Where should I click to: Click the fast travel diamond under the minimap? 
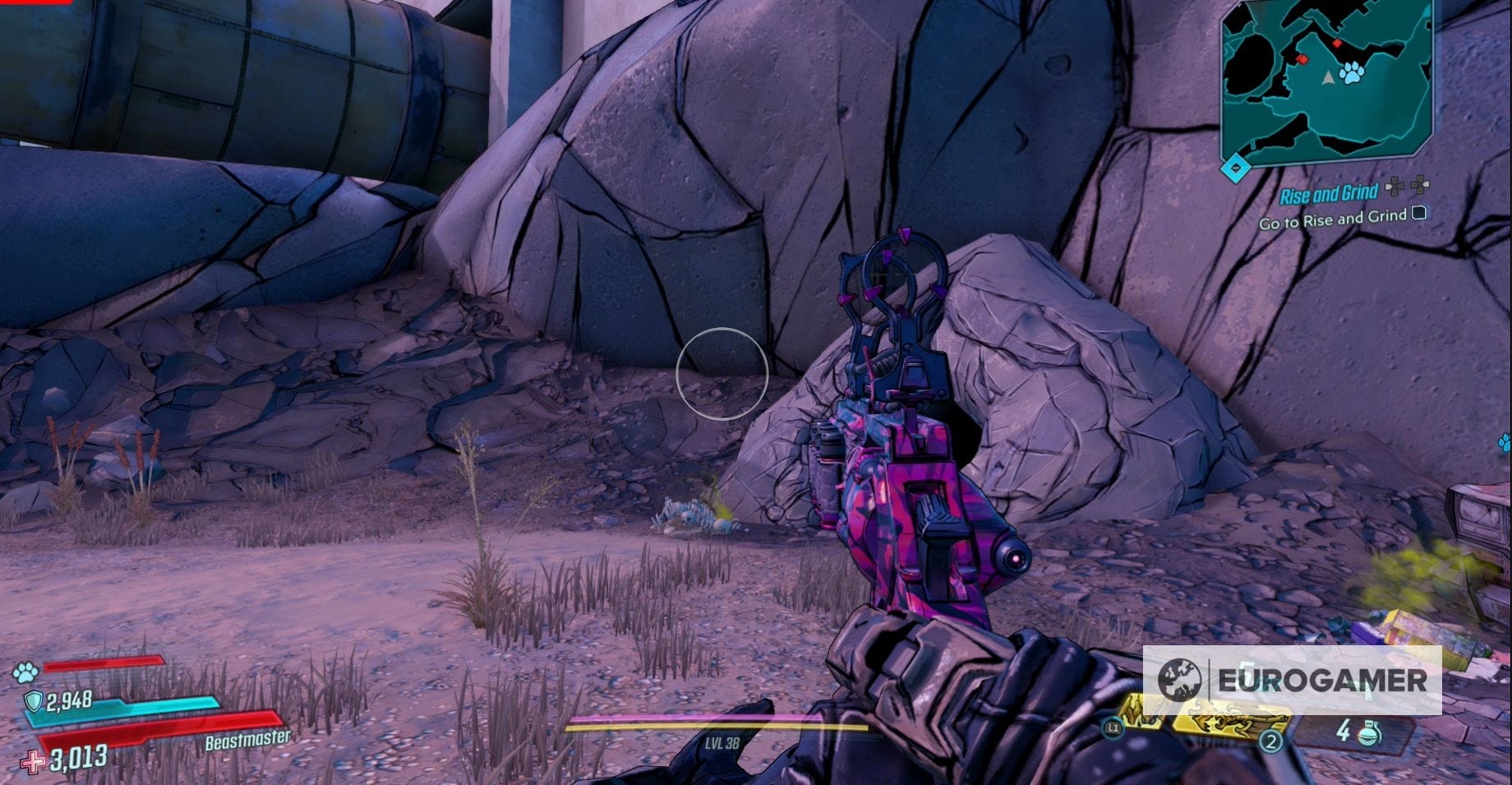click(1236, 167)
